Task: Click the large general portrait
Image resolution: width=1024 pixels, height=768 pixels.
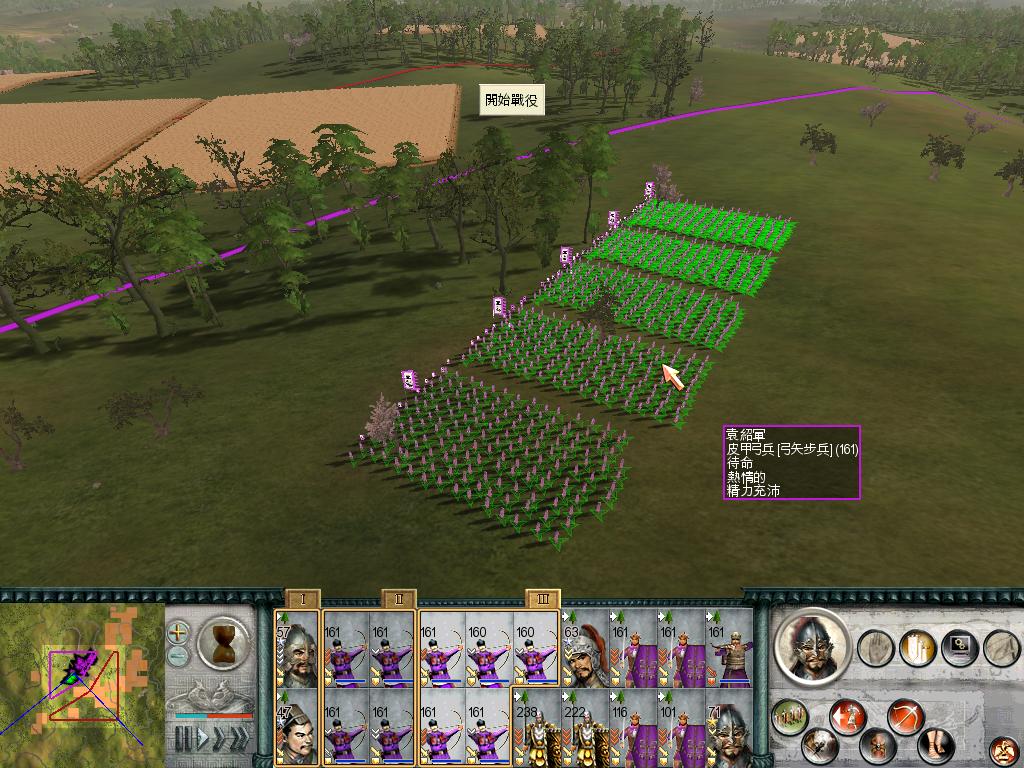Action: (811, 647)
